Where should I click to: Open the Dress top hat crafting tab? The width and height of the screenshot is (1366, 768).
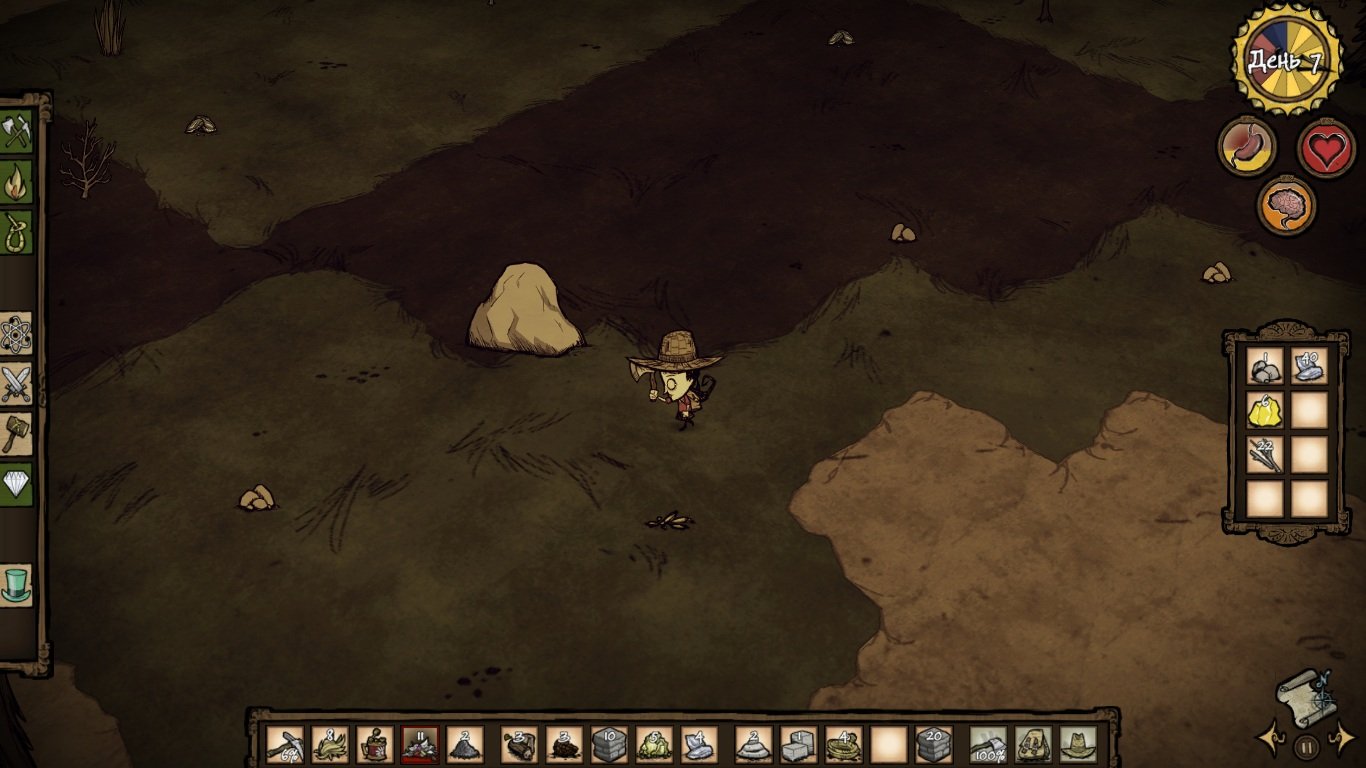coord(17,585)
